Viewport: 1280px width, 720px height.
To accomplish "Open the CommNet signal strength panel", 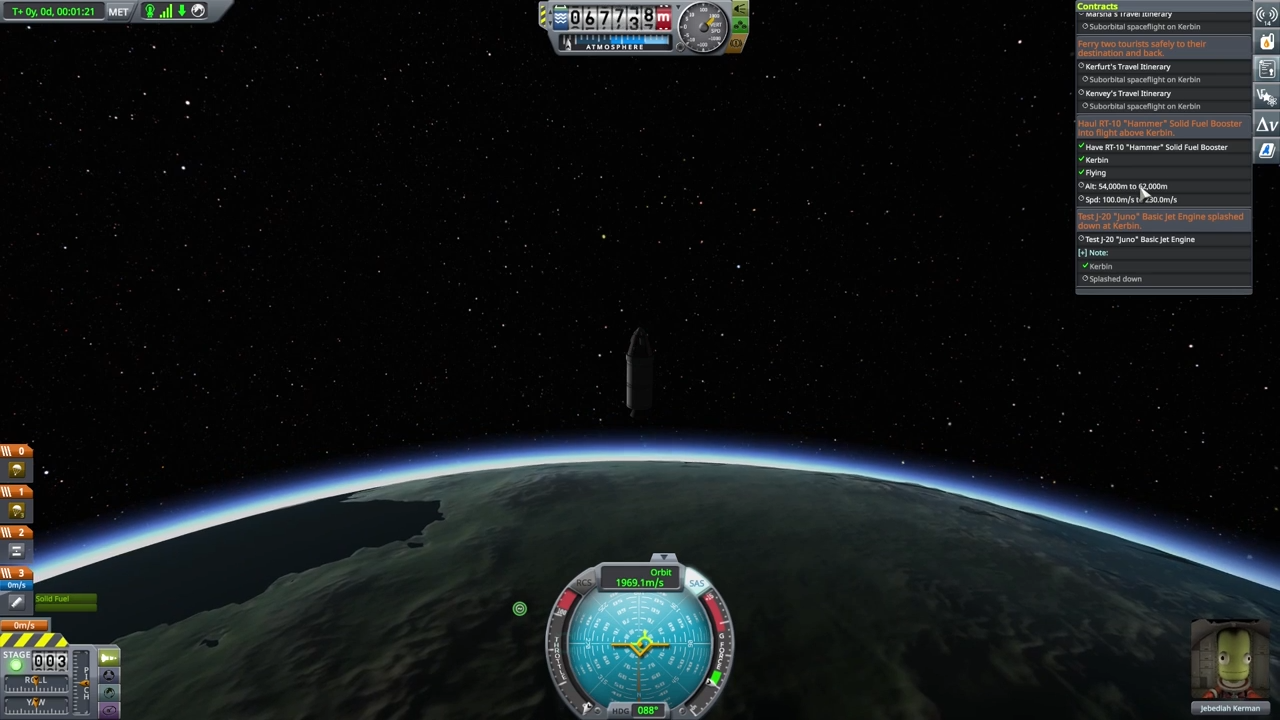I will pos(1266,14).
